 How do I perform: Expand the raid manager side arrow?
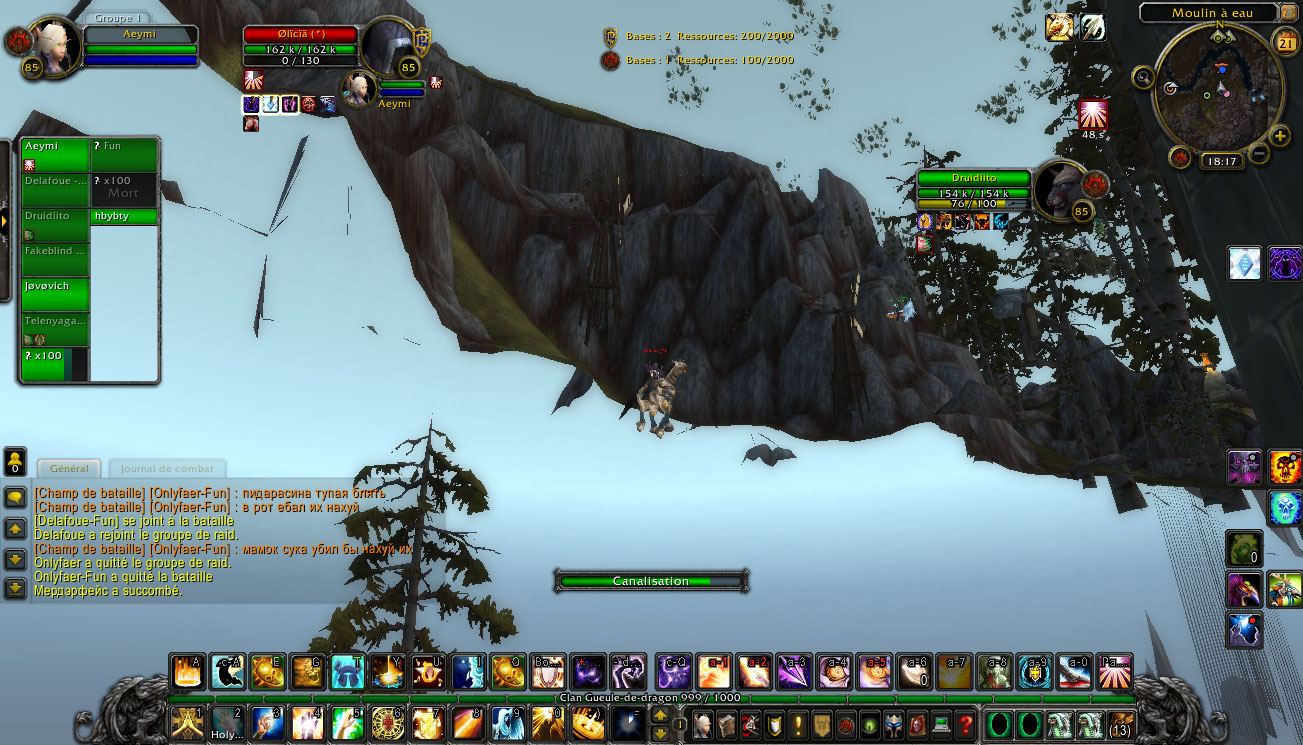pos(4,221)
